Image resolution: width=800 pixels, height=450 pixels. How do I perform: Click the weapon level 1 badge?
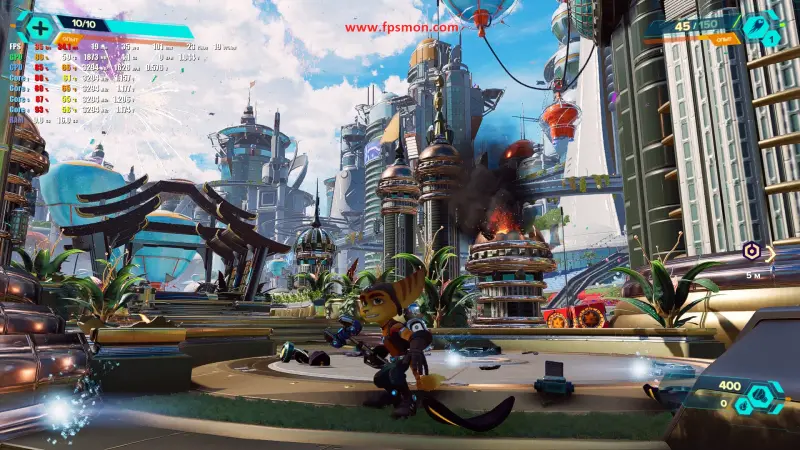(x=771, y=39)
